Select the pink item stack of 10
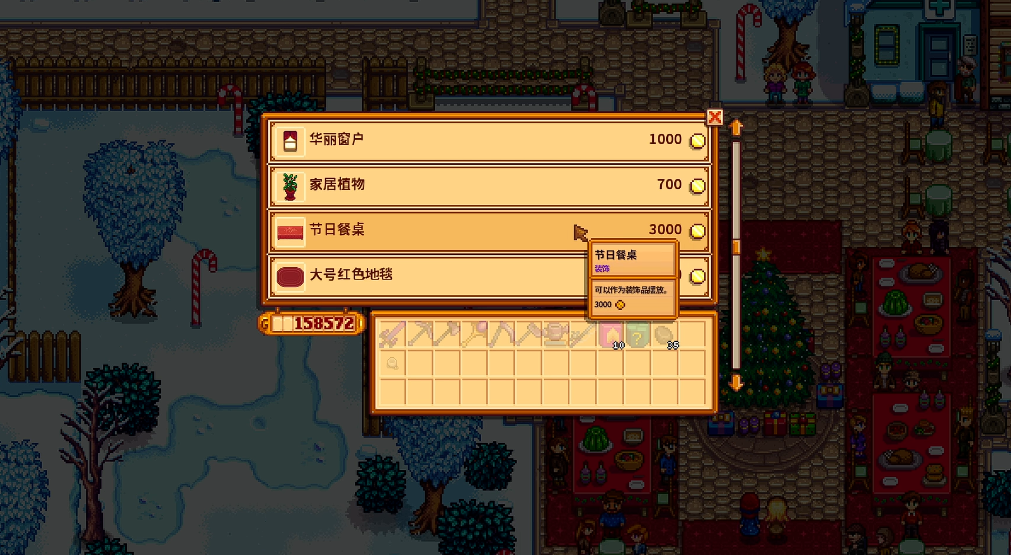Screen dimensions: 1011x555 point(609,336)
